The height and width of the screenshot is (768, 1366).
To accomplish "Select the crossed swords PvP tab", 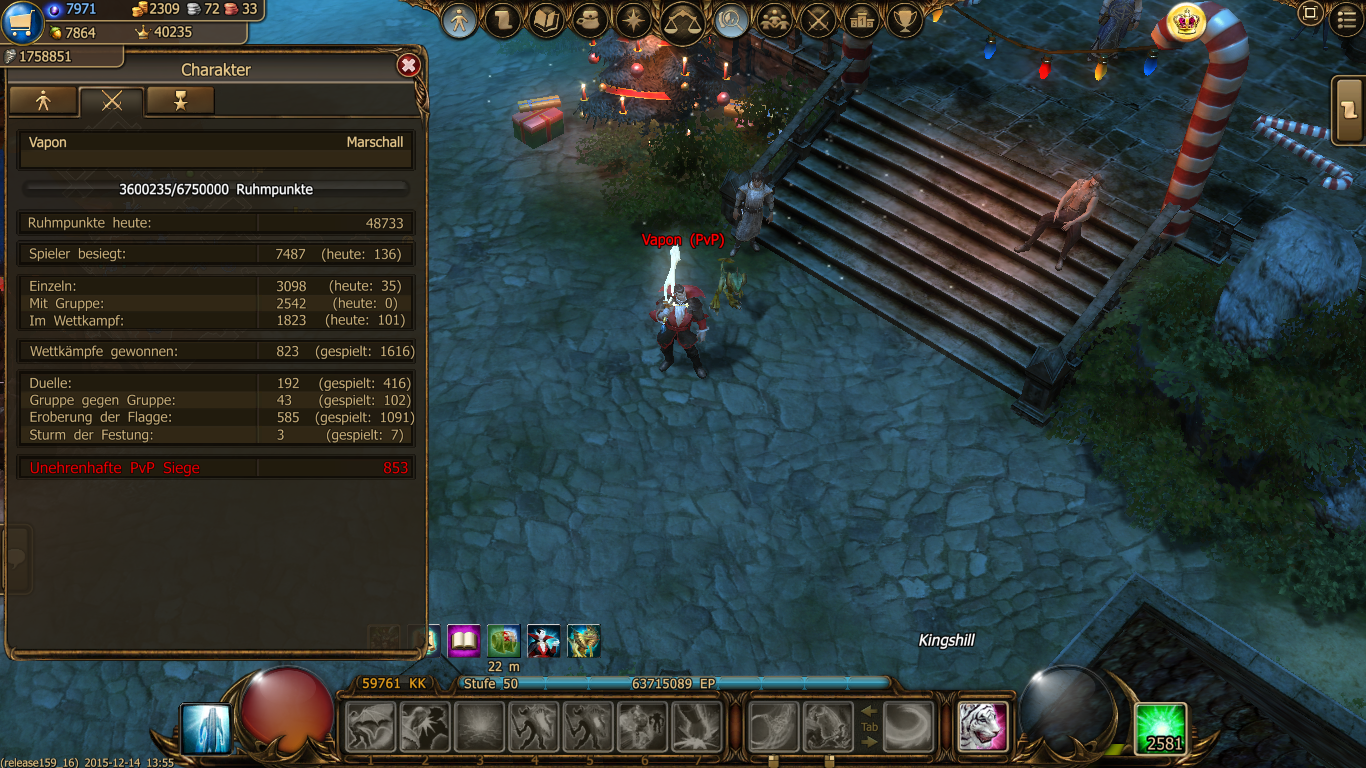I will [111, 100].
